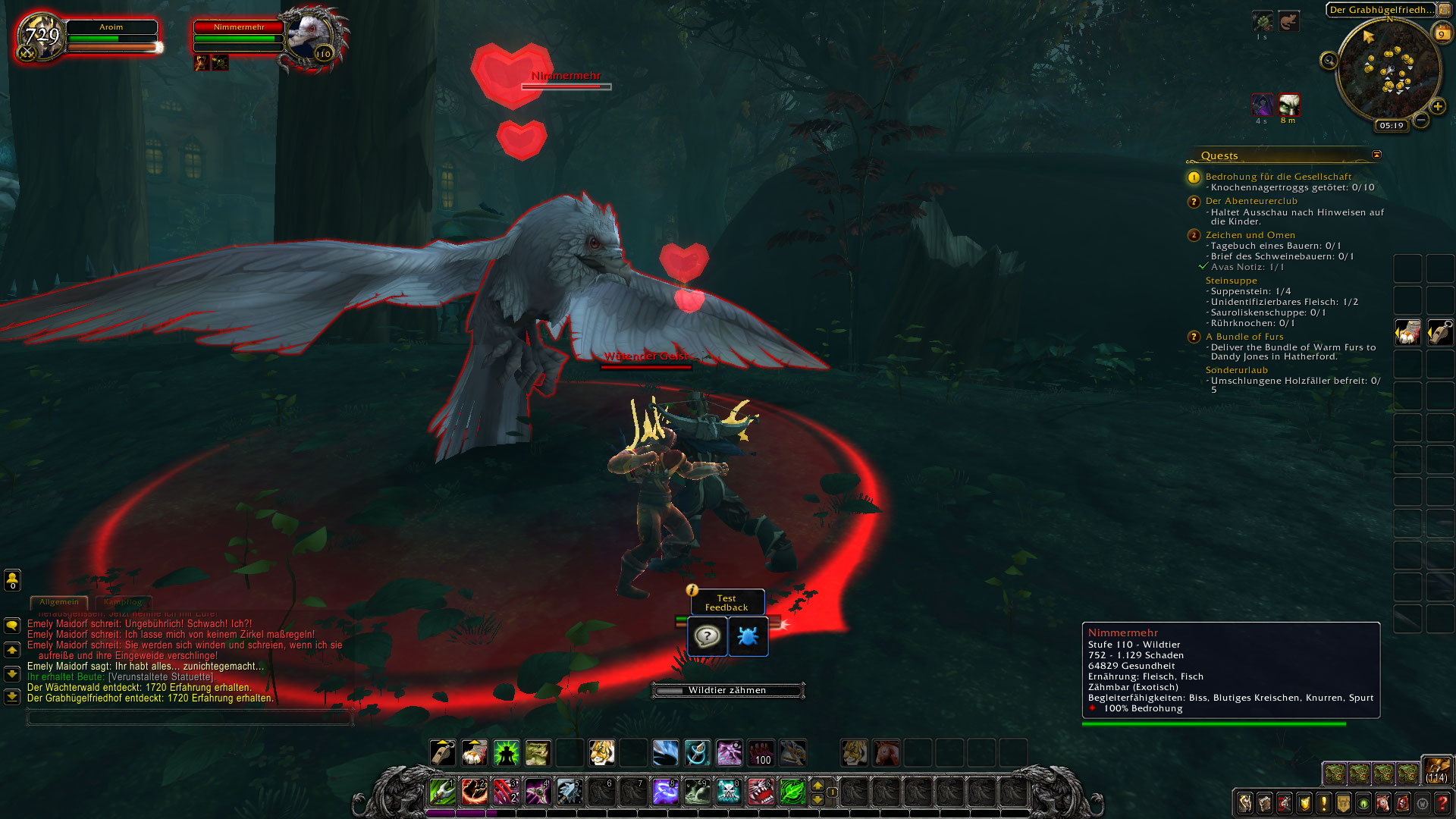Select 'Der Abenteurerclub' quest entry
1456x819 pixels.
[1250, 201]
